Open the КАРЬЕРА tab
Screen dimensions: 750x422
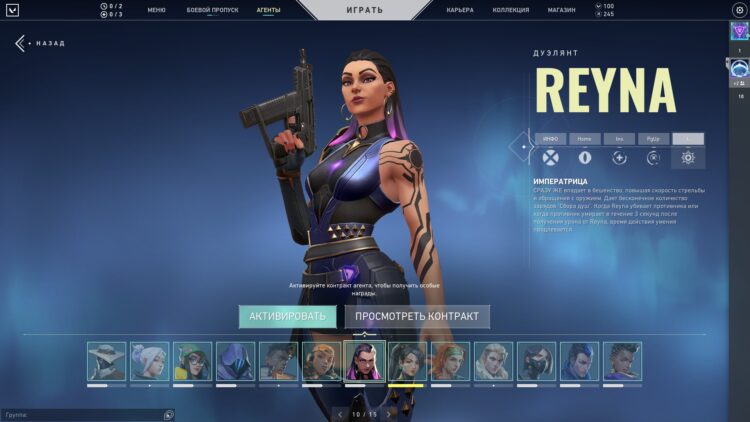(460, 10)
